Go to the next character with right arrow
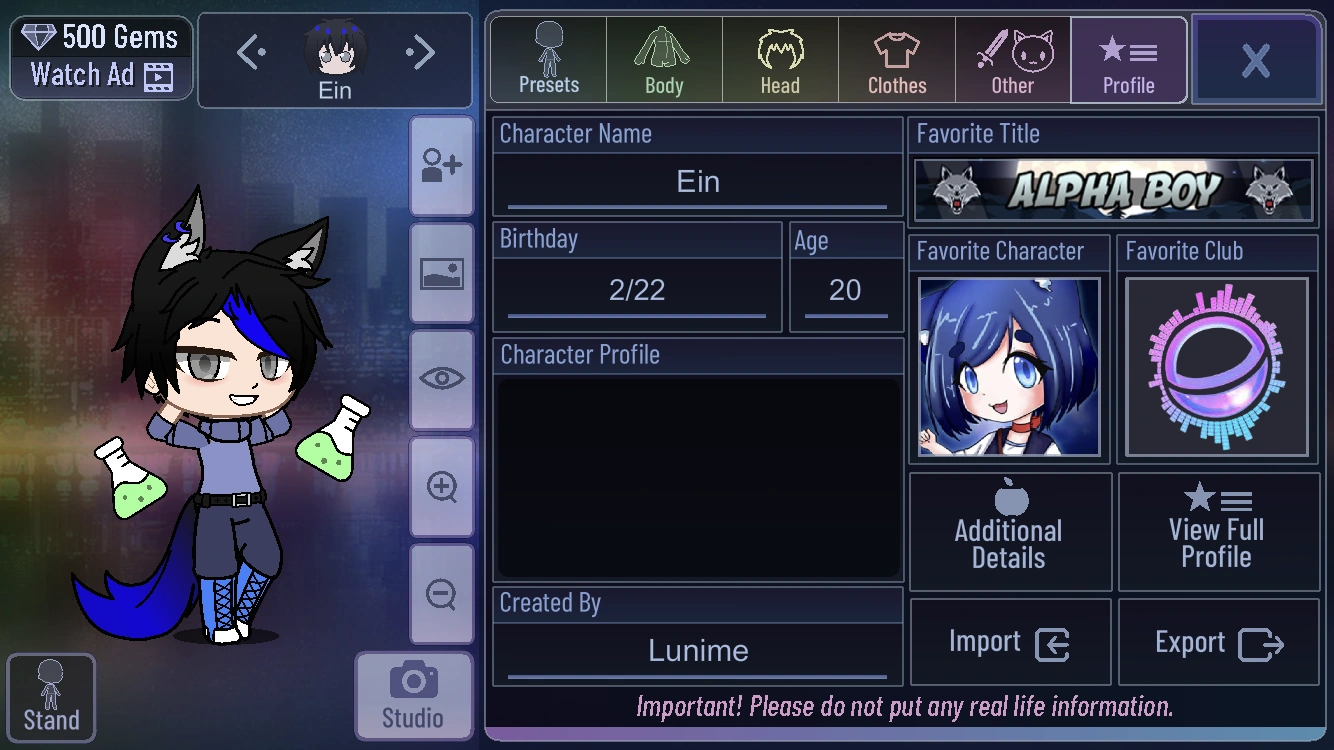The width and height of the screenshot is (1334, 750). pos(419,52)
